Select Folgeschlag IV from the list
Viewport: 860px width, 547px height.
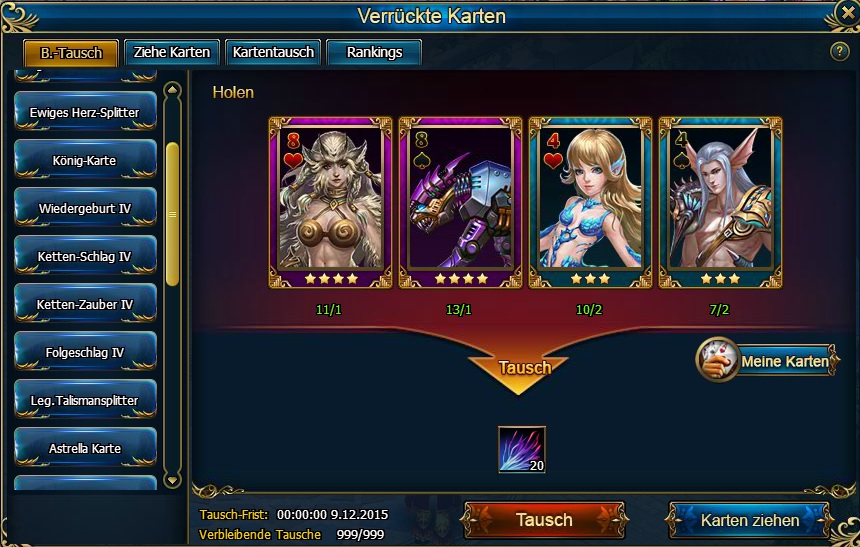click(x=85, y=352)
